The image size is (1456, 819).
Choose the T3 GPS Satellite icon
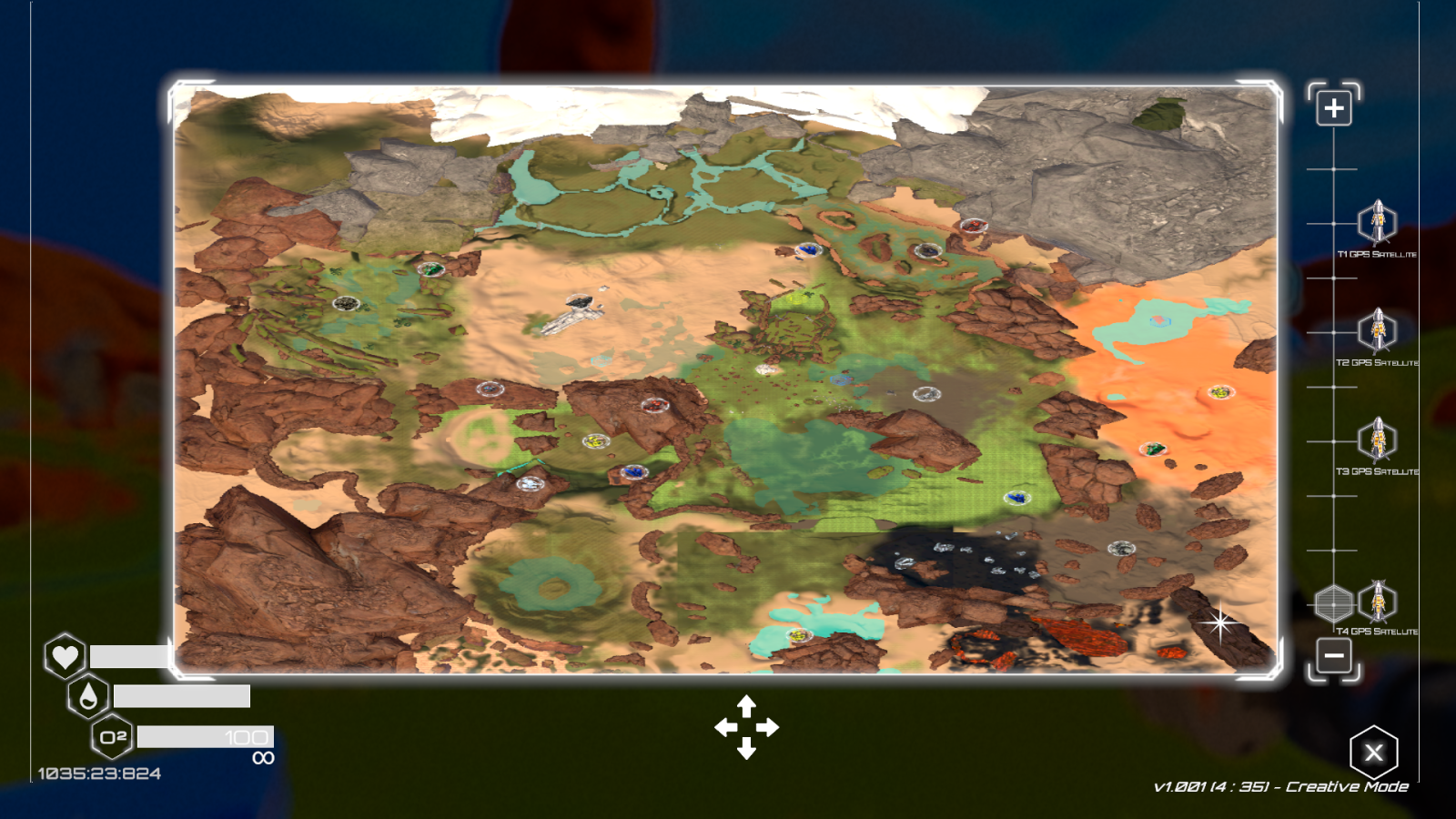coord(1377,441)
